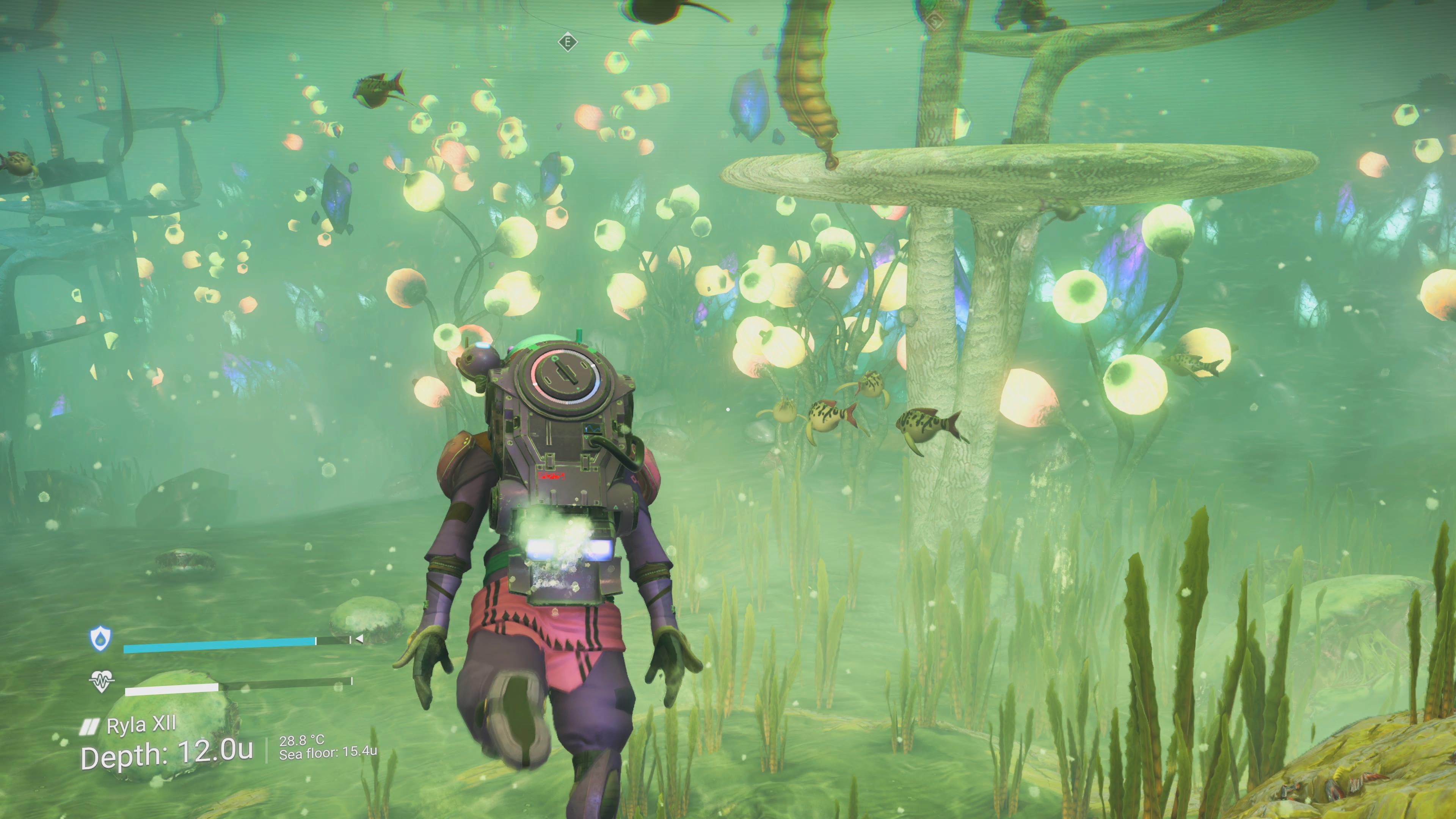Click the life support heart icon
1456x819 pixels.
102,682
